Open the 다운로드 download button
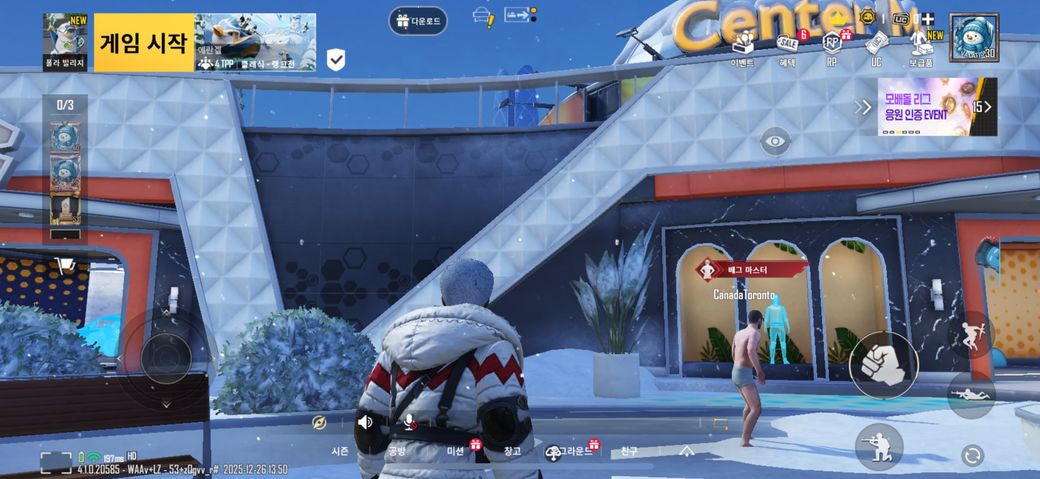 [x=418, y=20]
